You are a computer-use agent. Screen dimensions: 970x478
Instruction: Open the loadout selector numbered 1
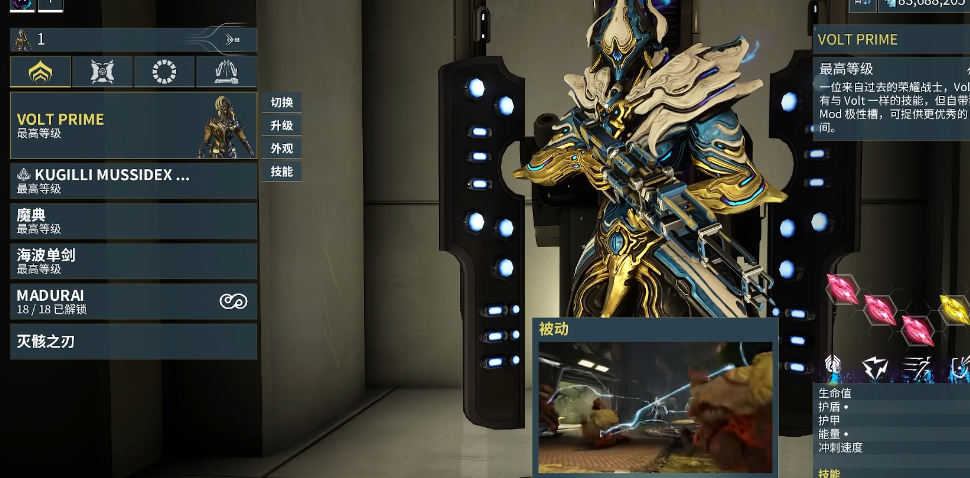tap(133, 39)
